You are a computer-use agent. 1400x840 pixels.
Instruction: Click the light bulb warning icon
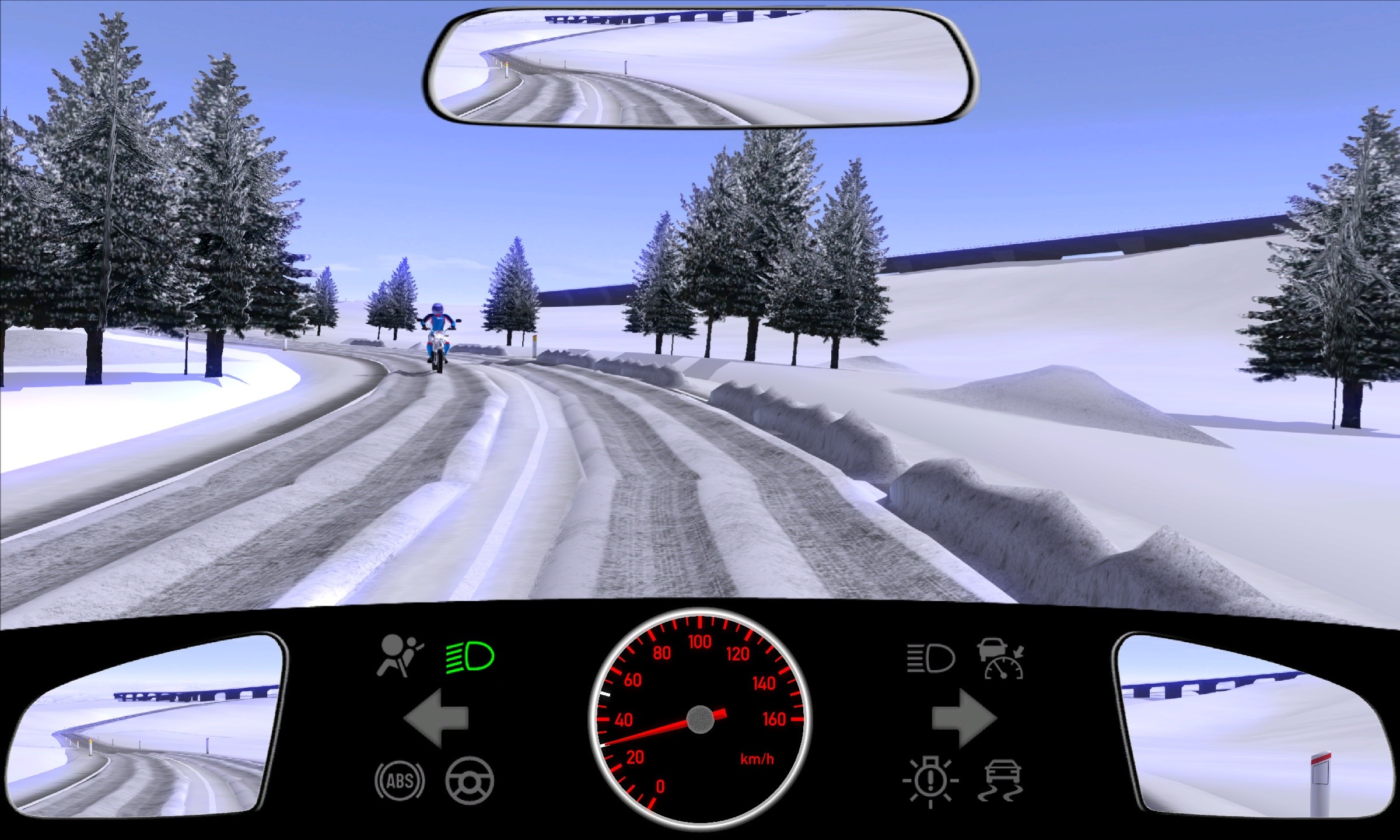tap(930, 782)
